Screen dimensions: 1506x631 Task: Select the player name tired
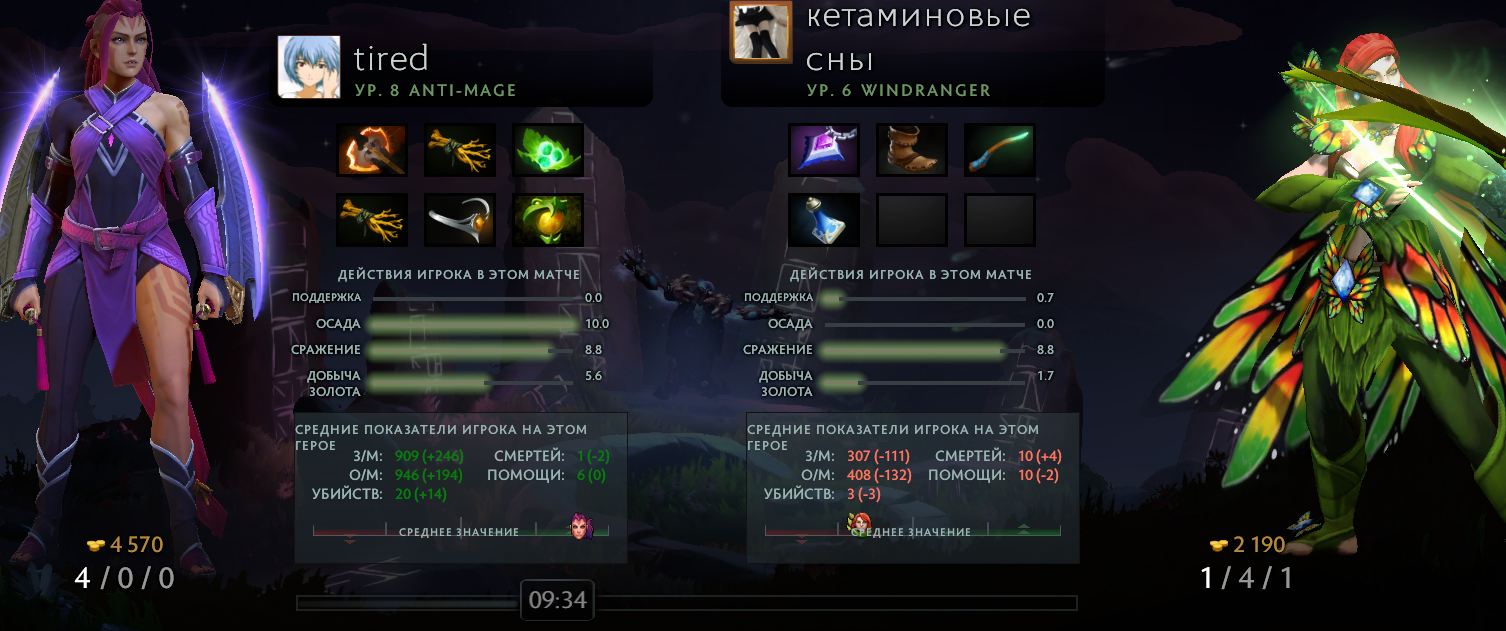[391, 58]
